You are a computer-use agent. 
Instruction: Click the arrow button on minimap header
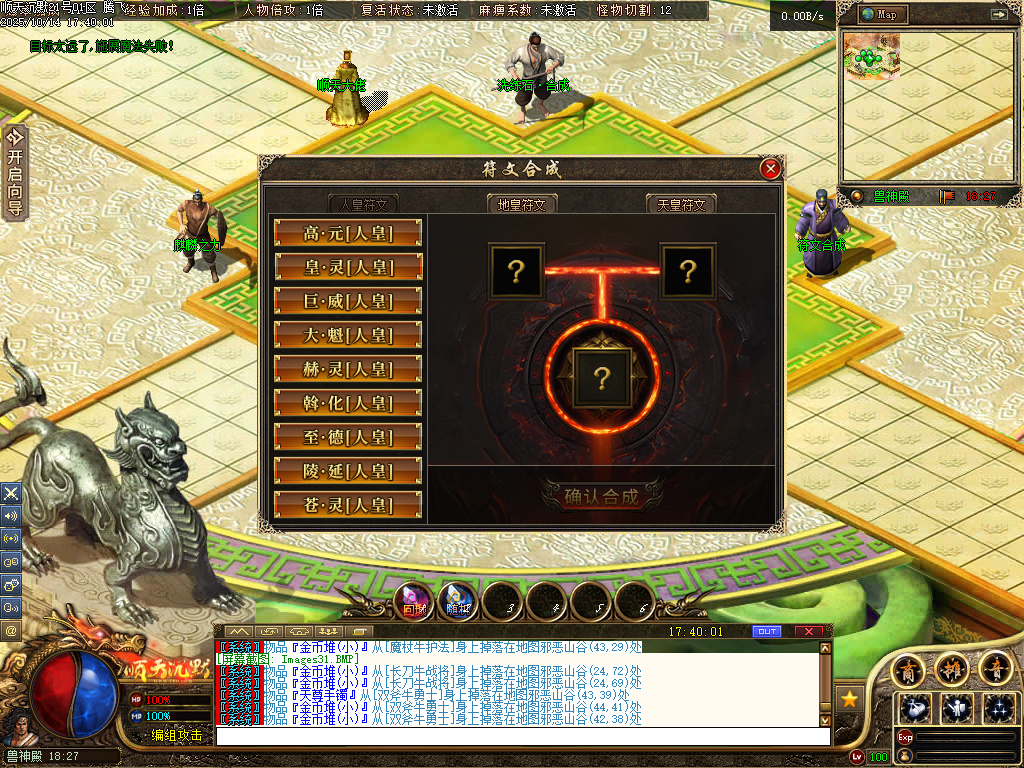tap(998, 15)
